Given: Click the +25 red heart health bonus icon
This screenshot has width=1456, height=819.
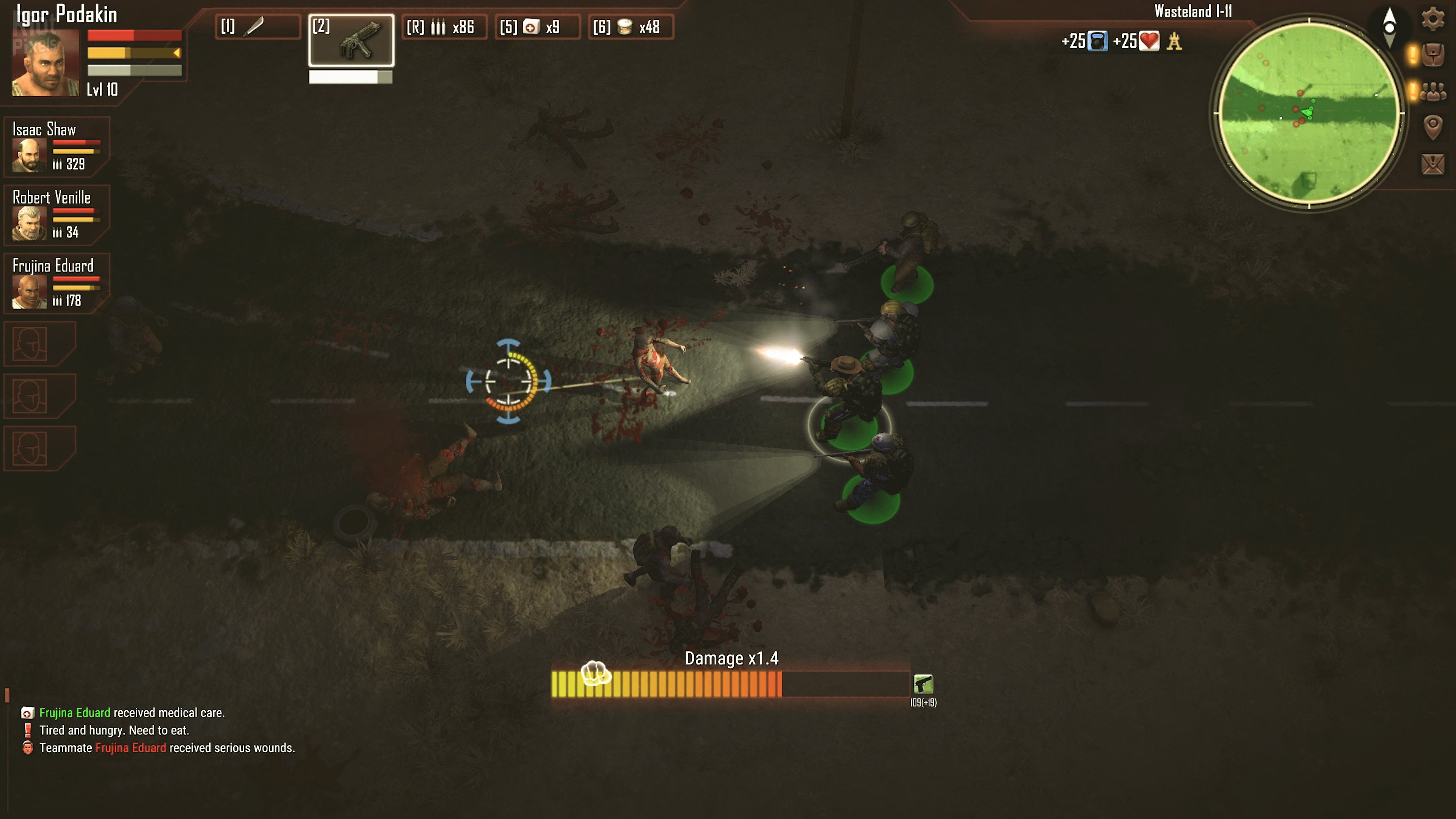Looking at the screenshot, I should coord(1149,41).
